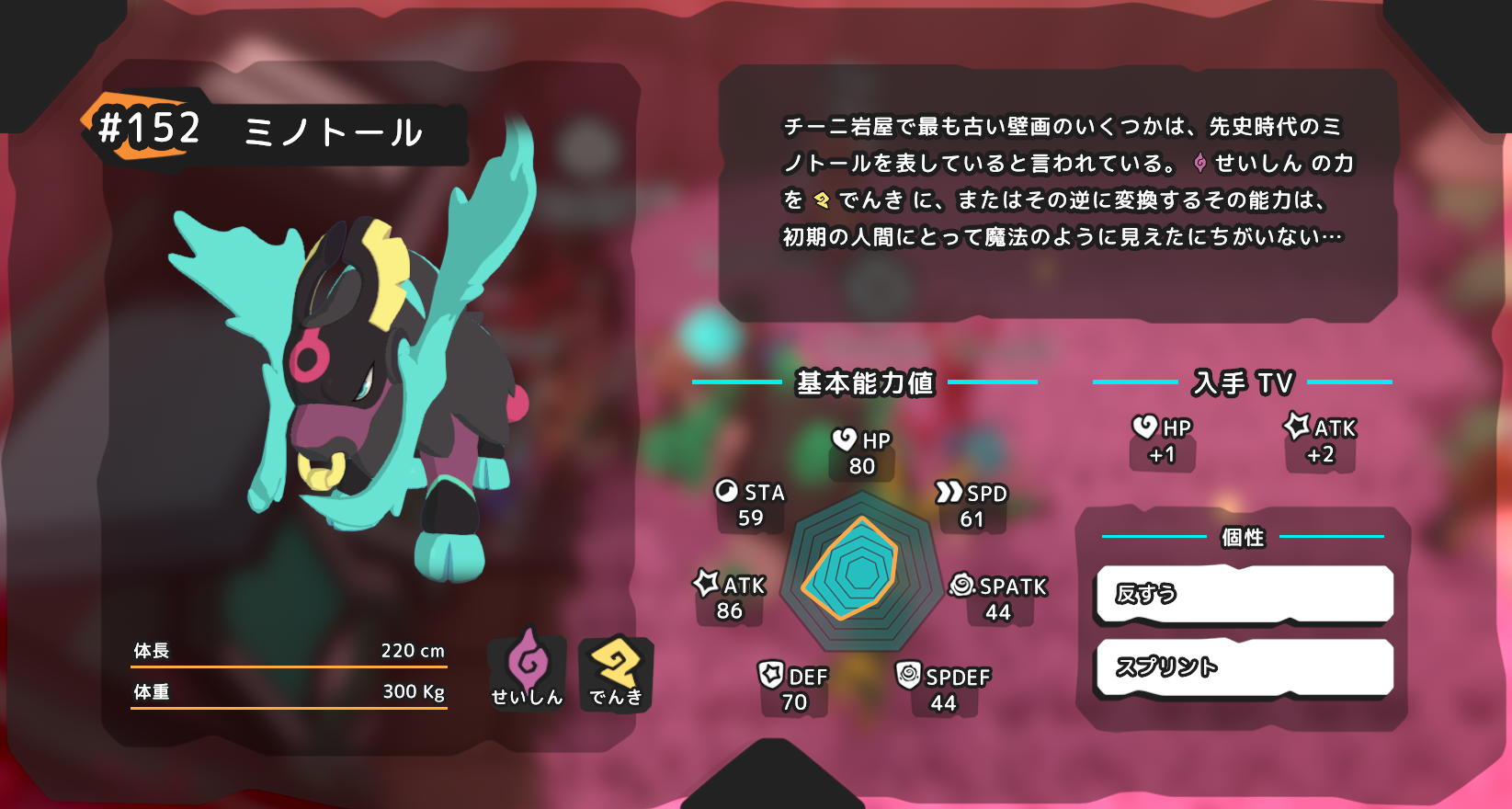Click the 基本能力値 section header
Screen dimensions: 1512x809
(x=866, y=383)
